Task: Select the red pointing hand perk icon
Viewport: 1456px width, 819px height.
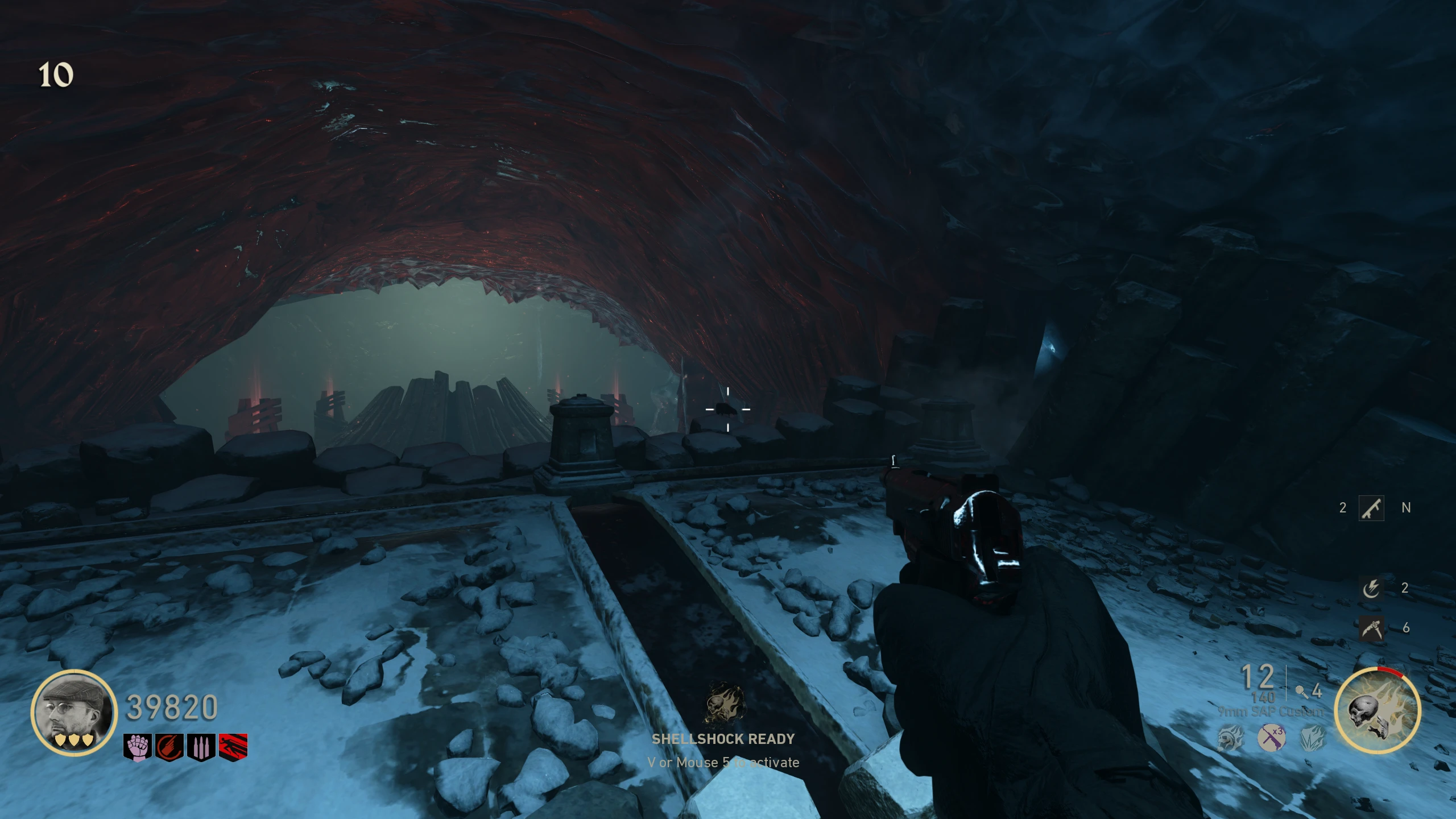Action: click(x=169, y=747)
